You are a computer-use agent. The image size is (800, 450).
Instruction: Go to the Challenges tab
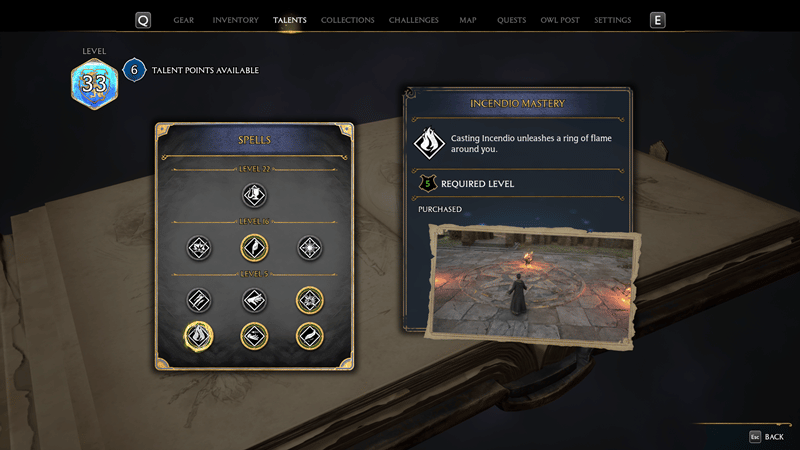pos(413,20)
